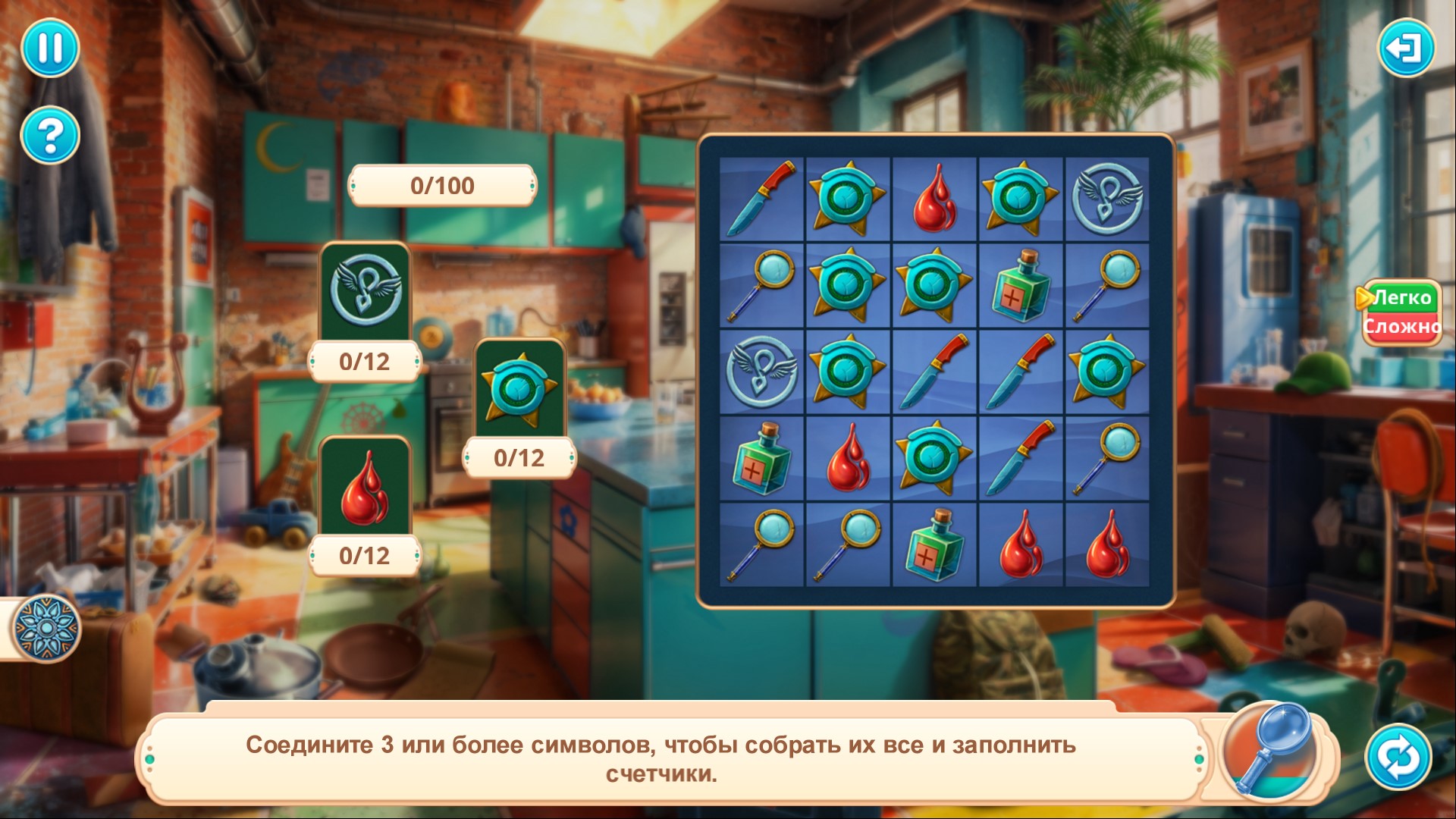Viewport: 1456px width, 819px height.
Task: Select the winged emblem tile in the top row
Action: [1107, 199]
